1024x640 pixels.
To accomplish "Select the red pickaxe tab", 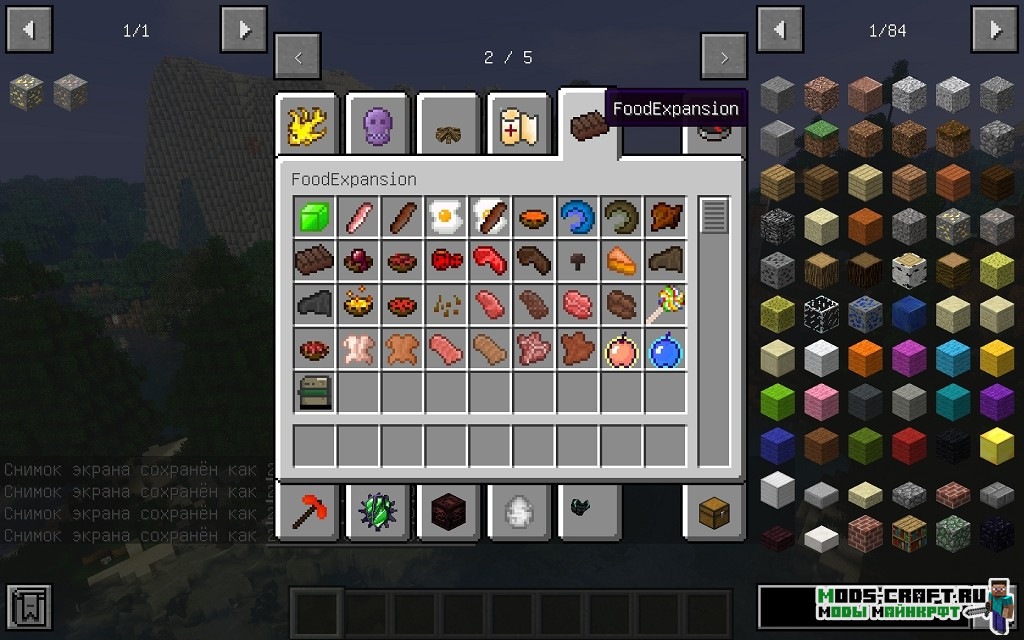I will [307, 511].
